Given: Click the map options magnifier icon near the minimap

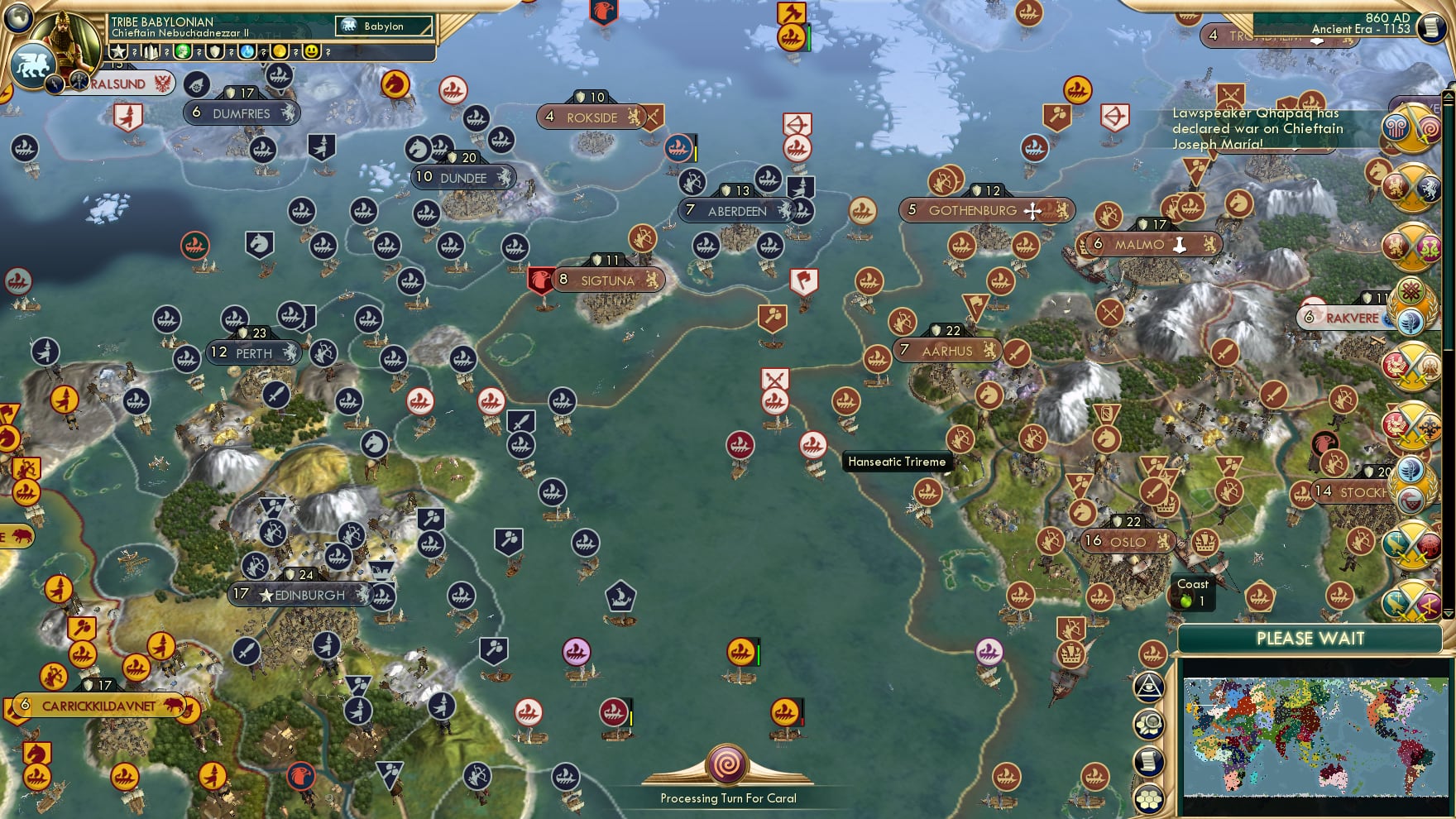Looking at the screenshot, I should tap(1148, 724).
